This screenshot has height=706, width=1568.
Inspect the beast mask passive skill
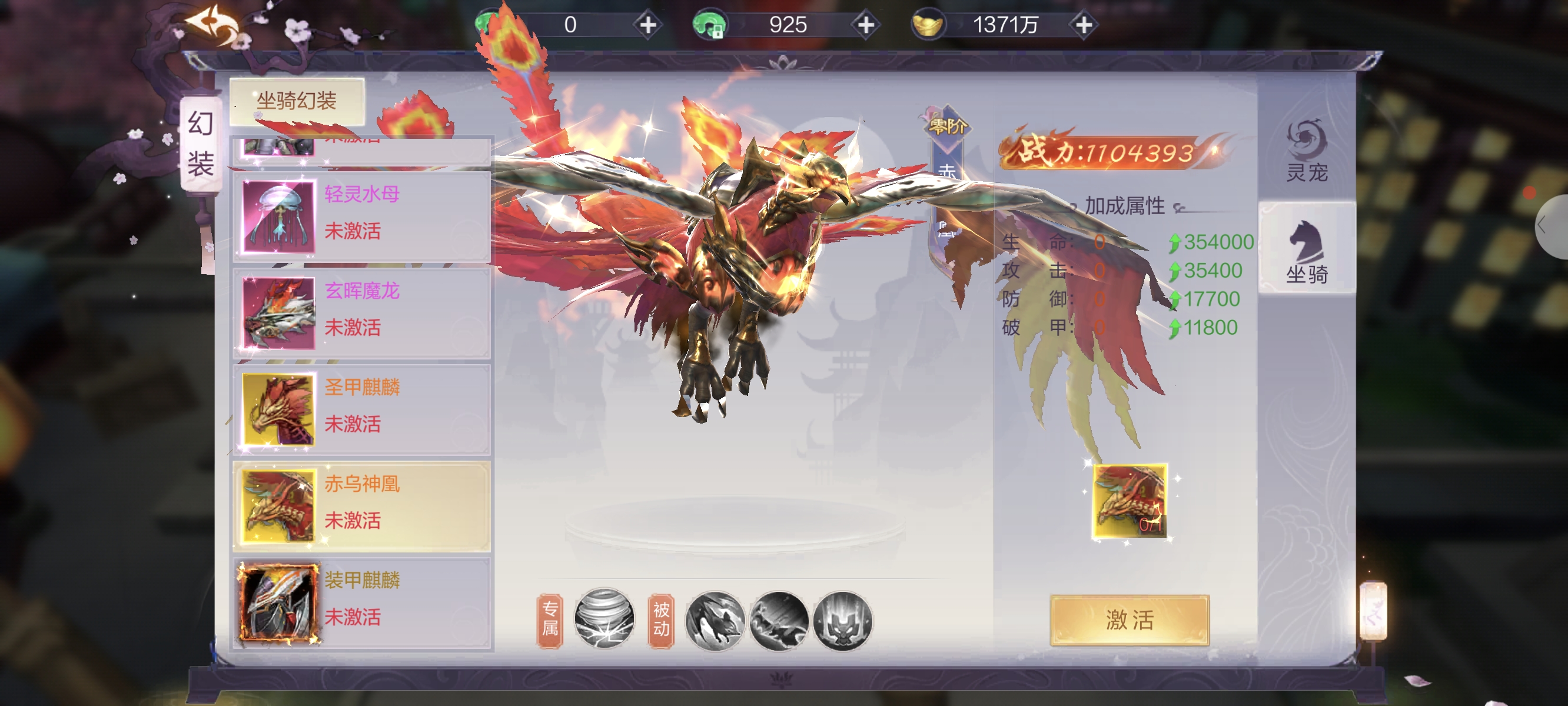tap(842, 620)
